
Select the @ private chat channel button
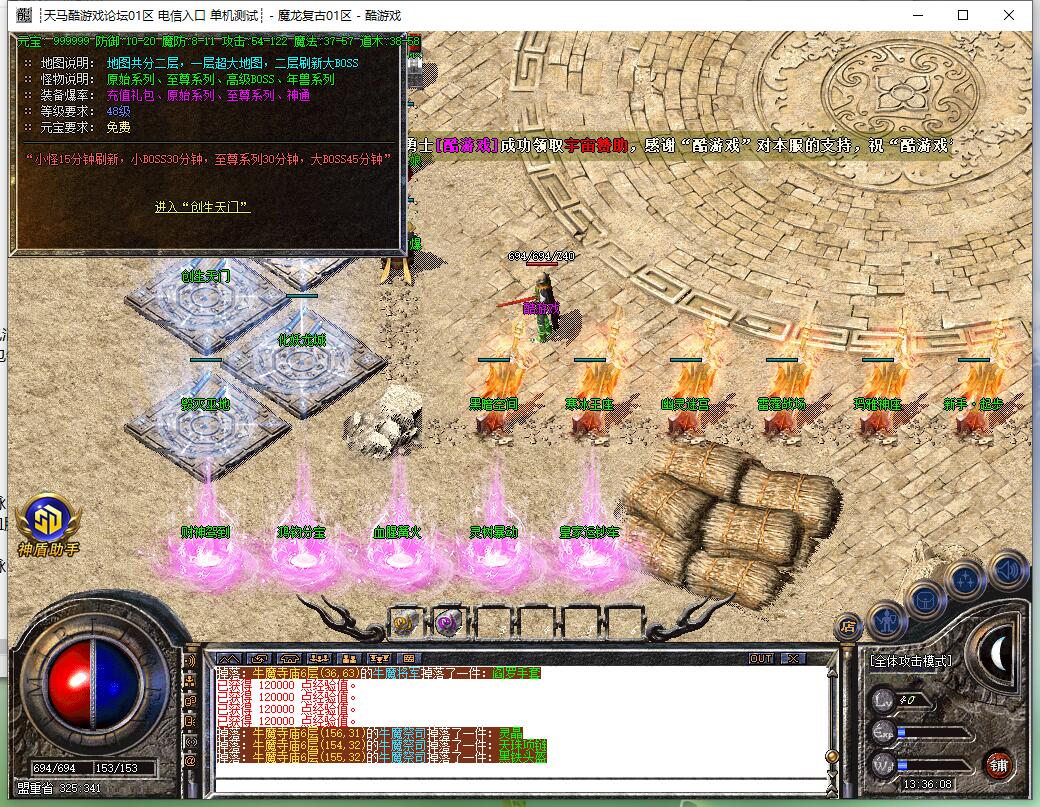point(191,761)
